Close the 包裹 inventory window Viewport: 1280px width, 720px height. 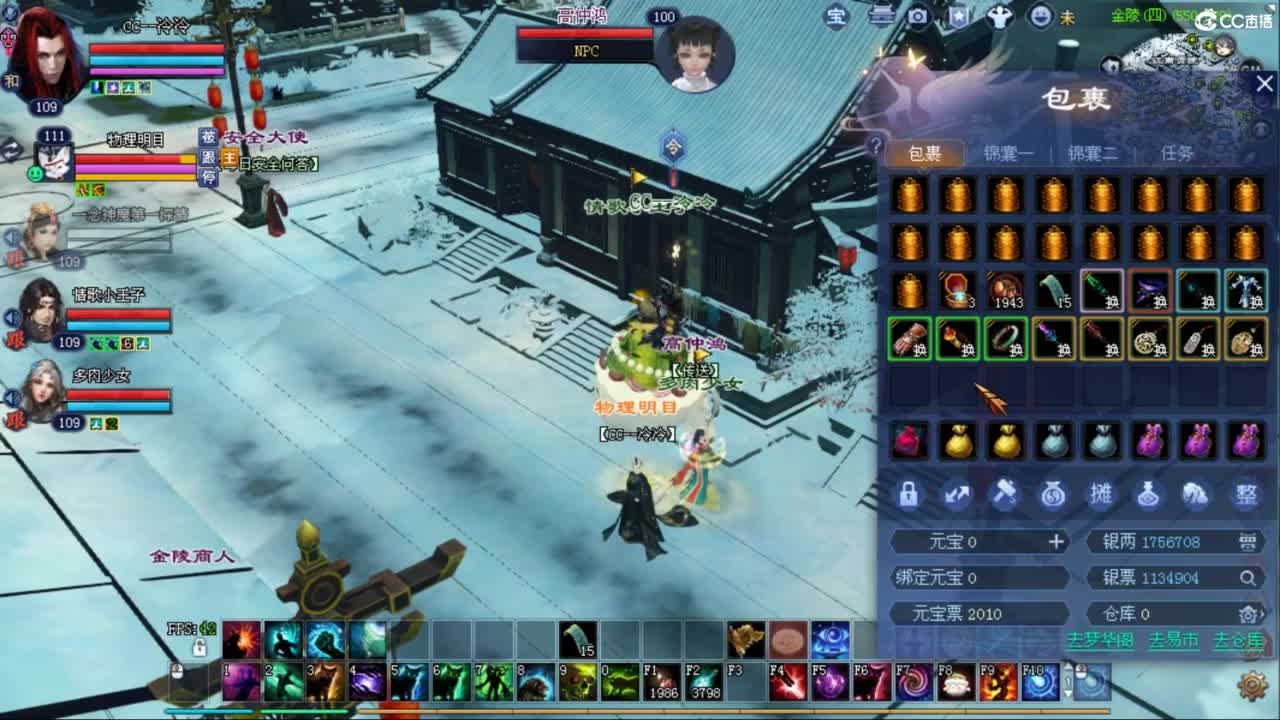coord(1264,85)
